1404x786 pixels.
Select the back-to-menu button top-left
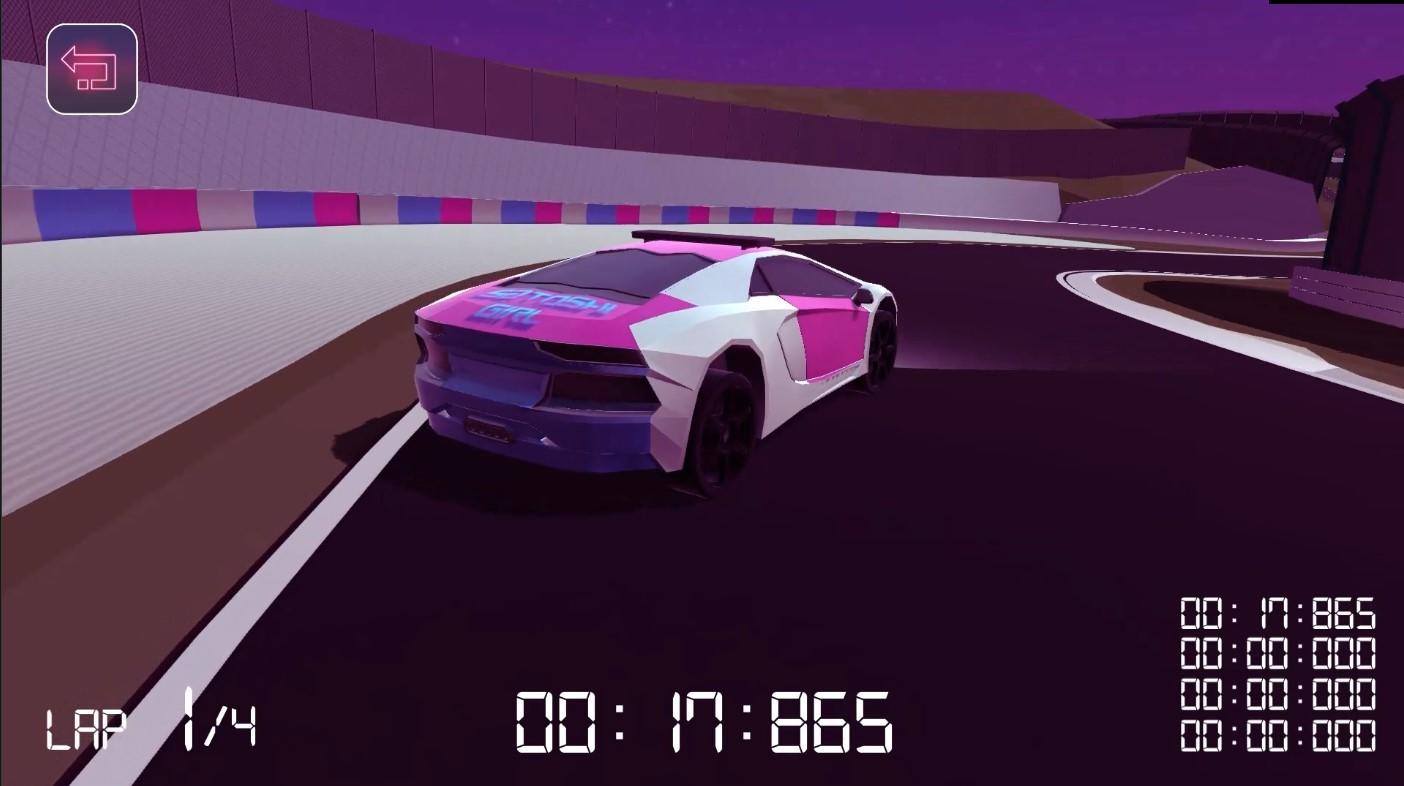click(92, 67)
